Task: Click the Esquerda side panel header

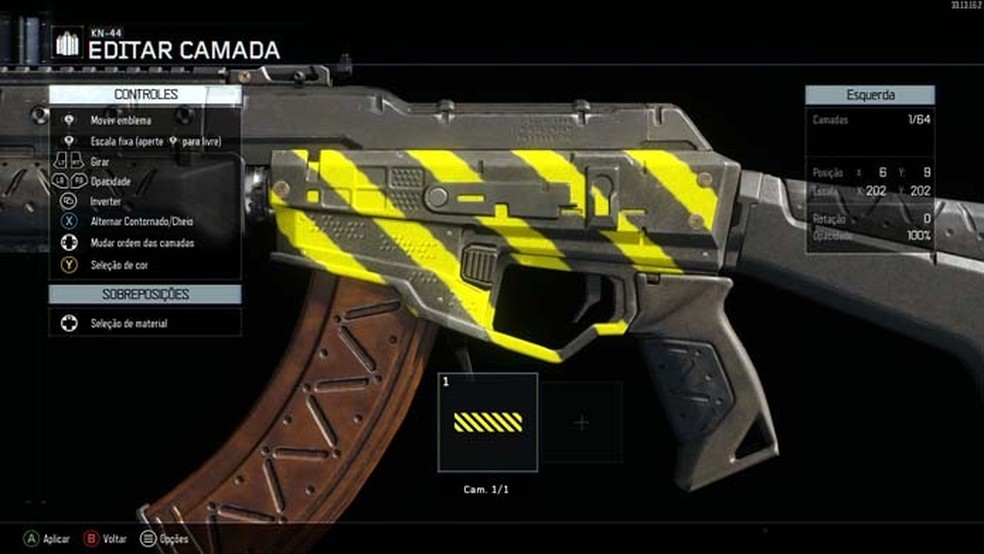Action: pyautogui.click(x=870, y=96)
